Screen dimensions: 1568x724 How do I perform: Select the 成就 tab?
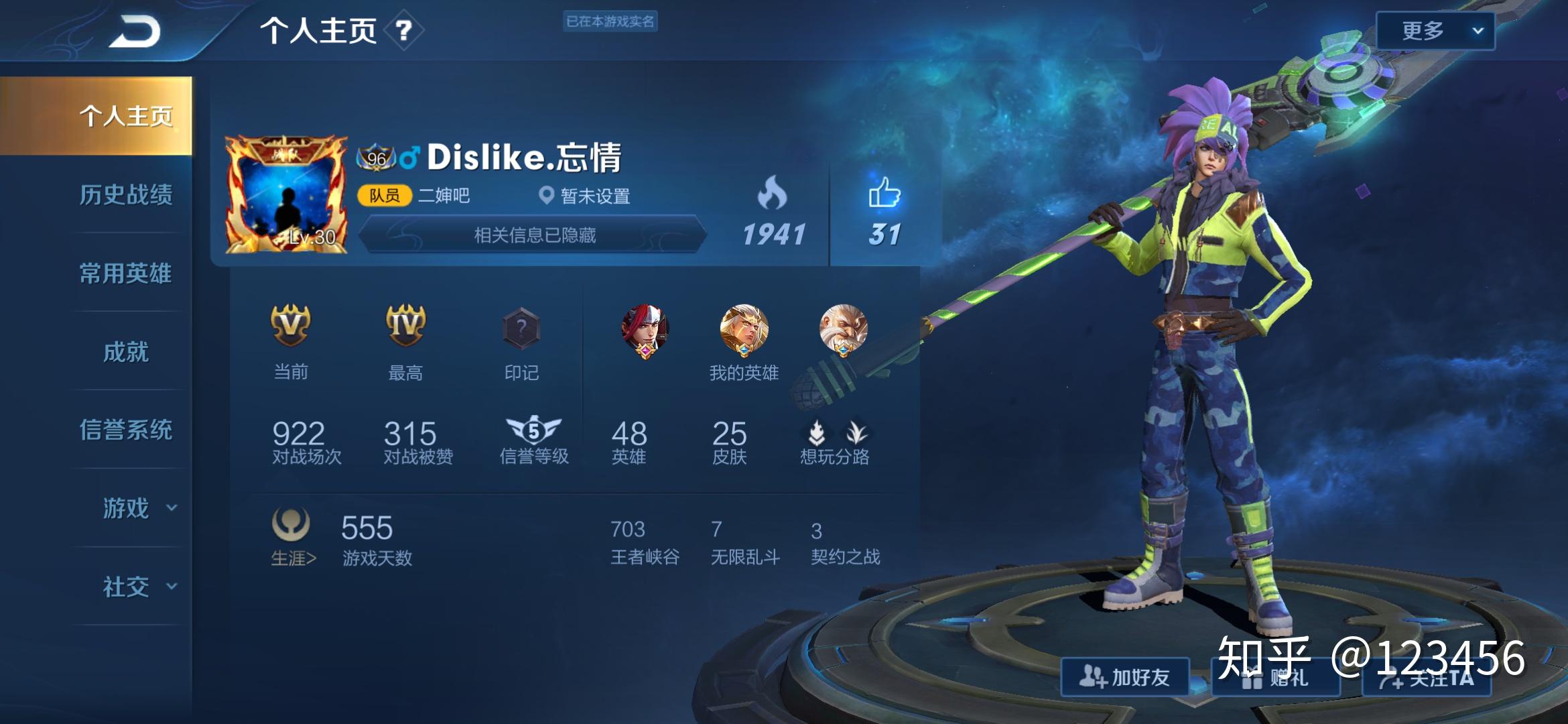coord(126,351)
